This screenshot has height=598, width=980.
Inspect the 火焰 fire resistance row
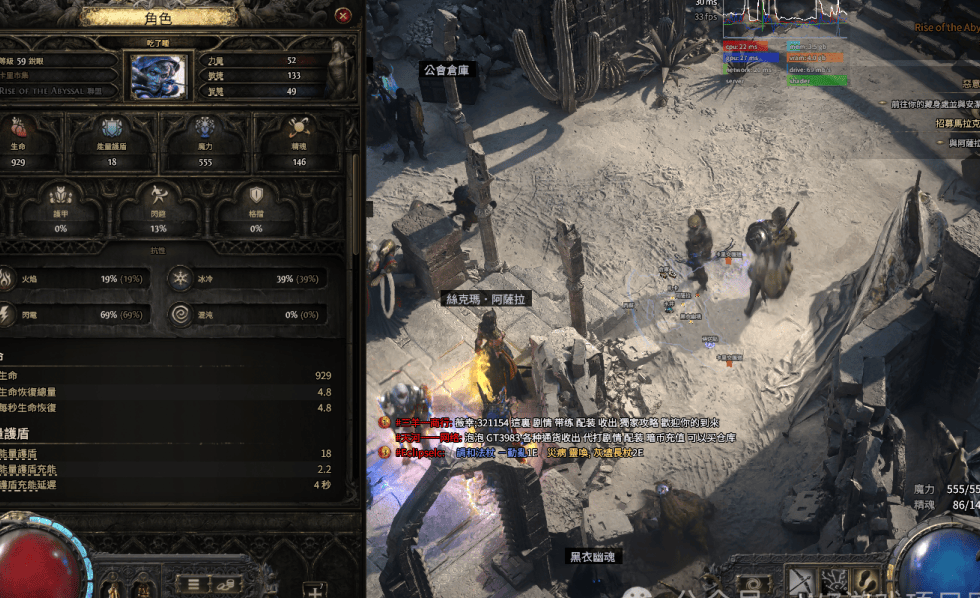click(x=75, y=279)
